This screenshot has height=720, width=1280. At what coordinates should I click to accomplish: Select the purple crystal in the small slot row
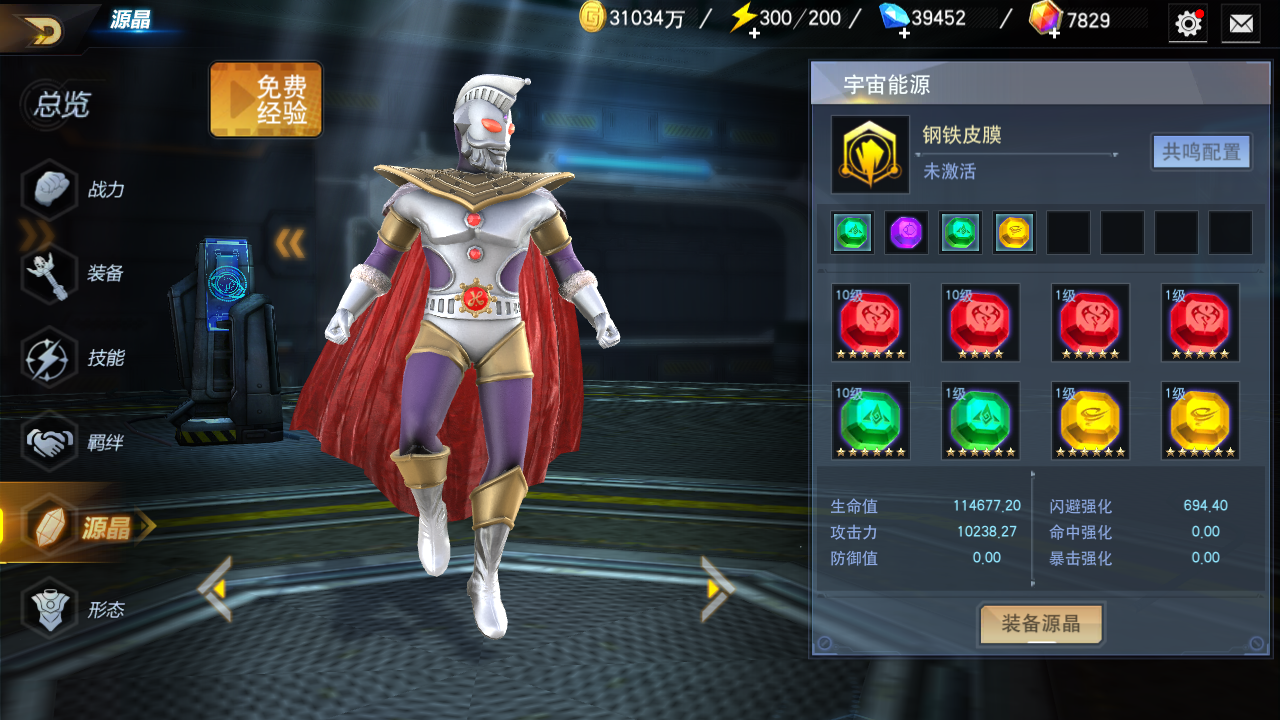[x=906, y=233]
